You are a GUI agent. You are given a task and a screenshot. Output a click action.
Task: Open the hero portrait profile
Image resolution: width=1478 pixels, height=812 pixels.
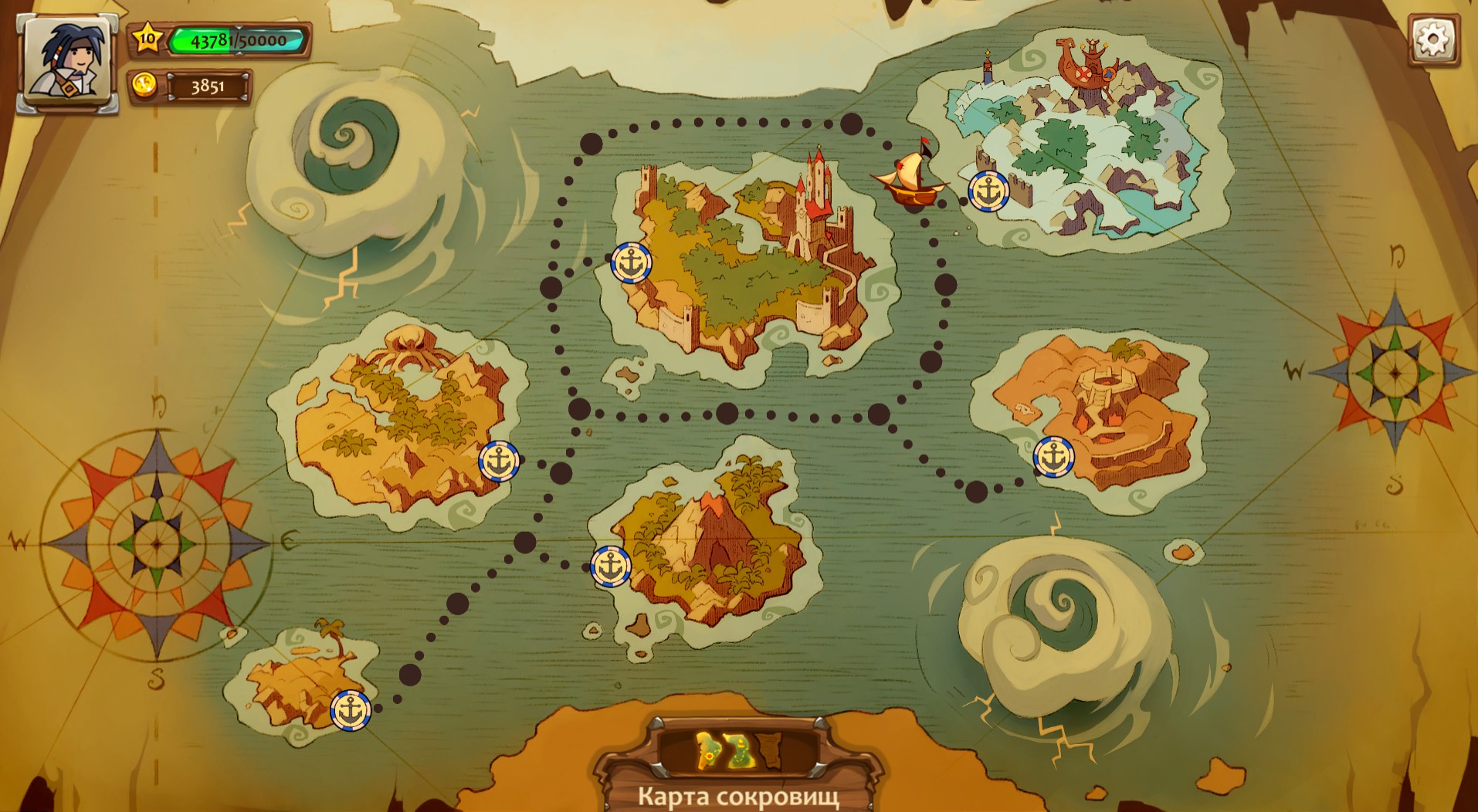68,63
